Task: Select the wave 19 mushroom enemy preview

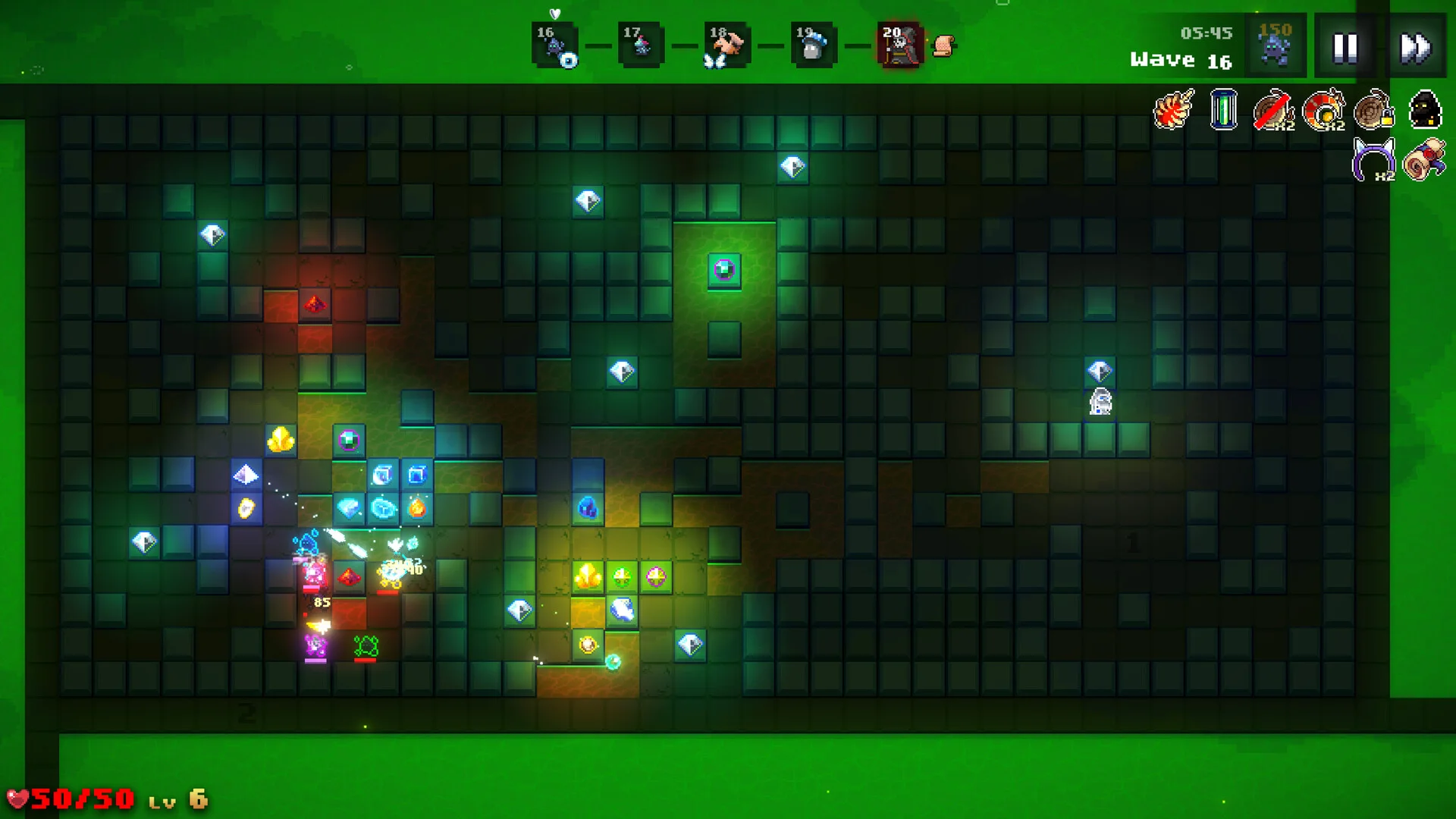Action: pyautogui.click(x=813, y=46)
